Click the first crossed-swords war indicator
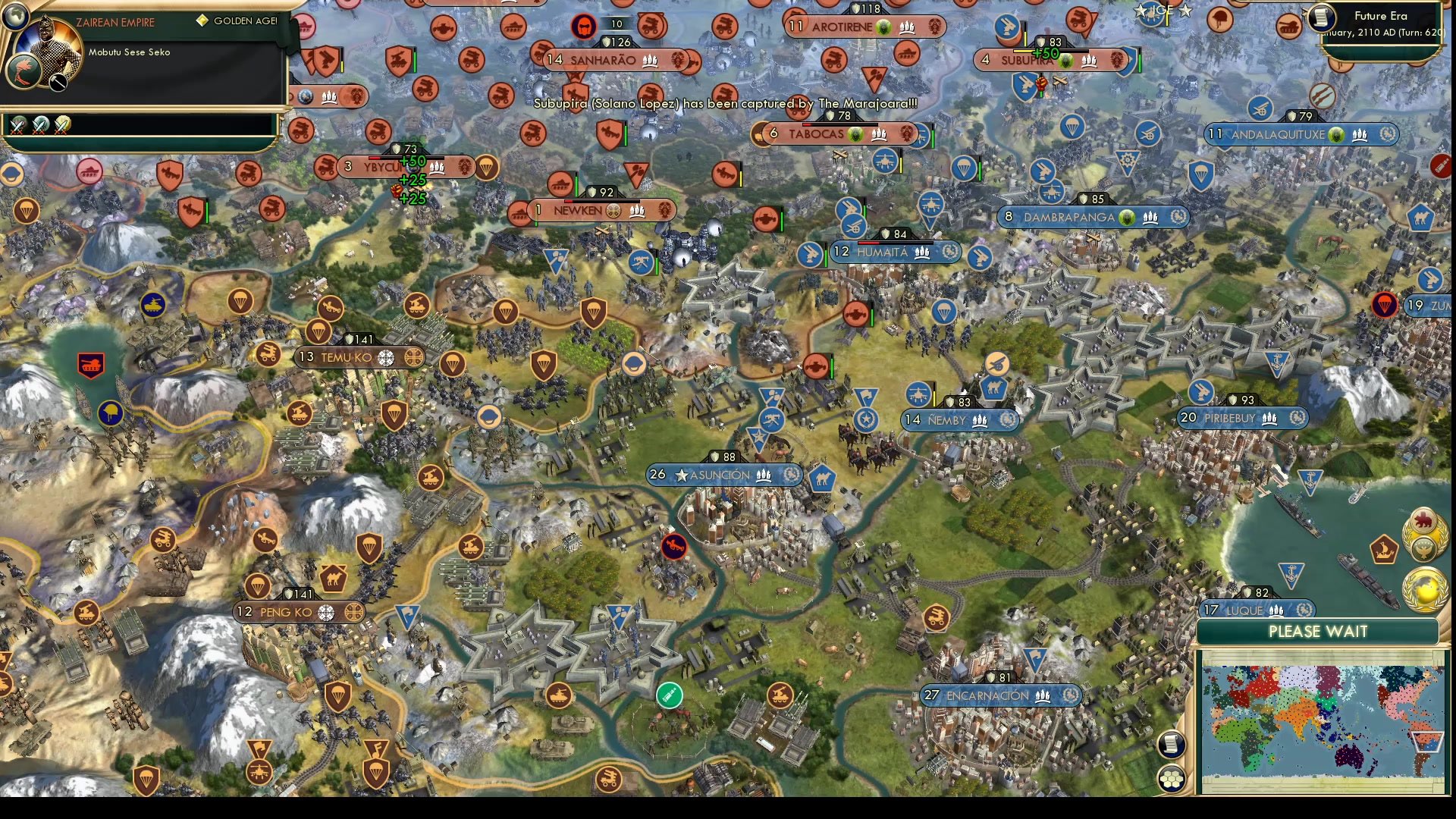 [x=16, y=127]
